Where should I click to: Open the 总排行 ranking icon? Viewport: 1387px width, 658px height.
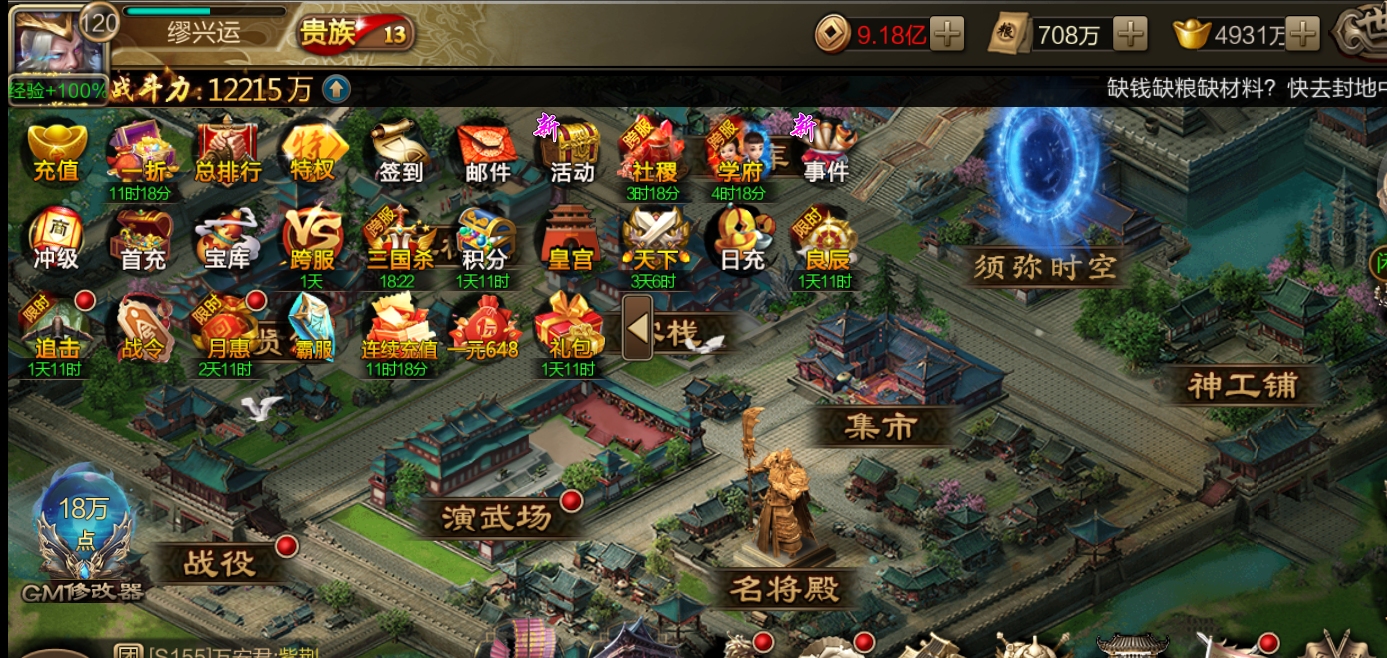[228, 152]
